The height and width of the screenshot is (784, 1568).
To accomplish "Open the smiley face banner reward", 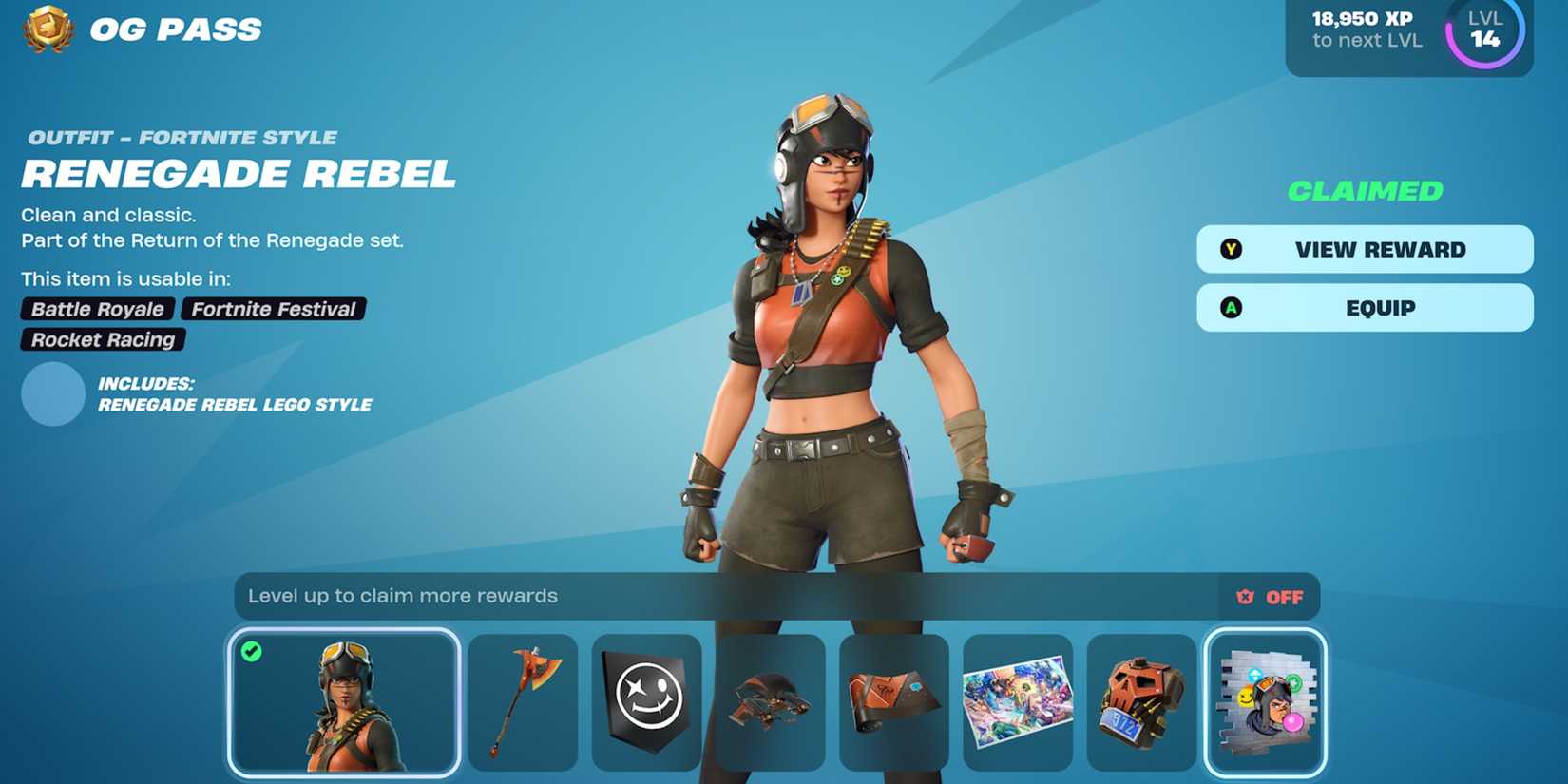I will click(x=647, y=701).
